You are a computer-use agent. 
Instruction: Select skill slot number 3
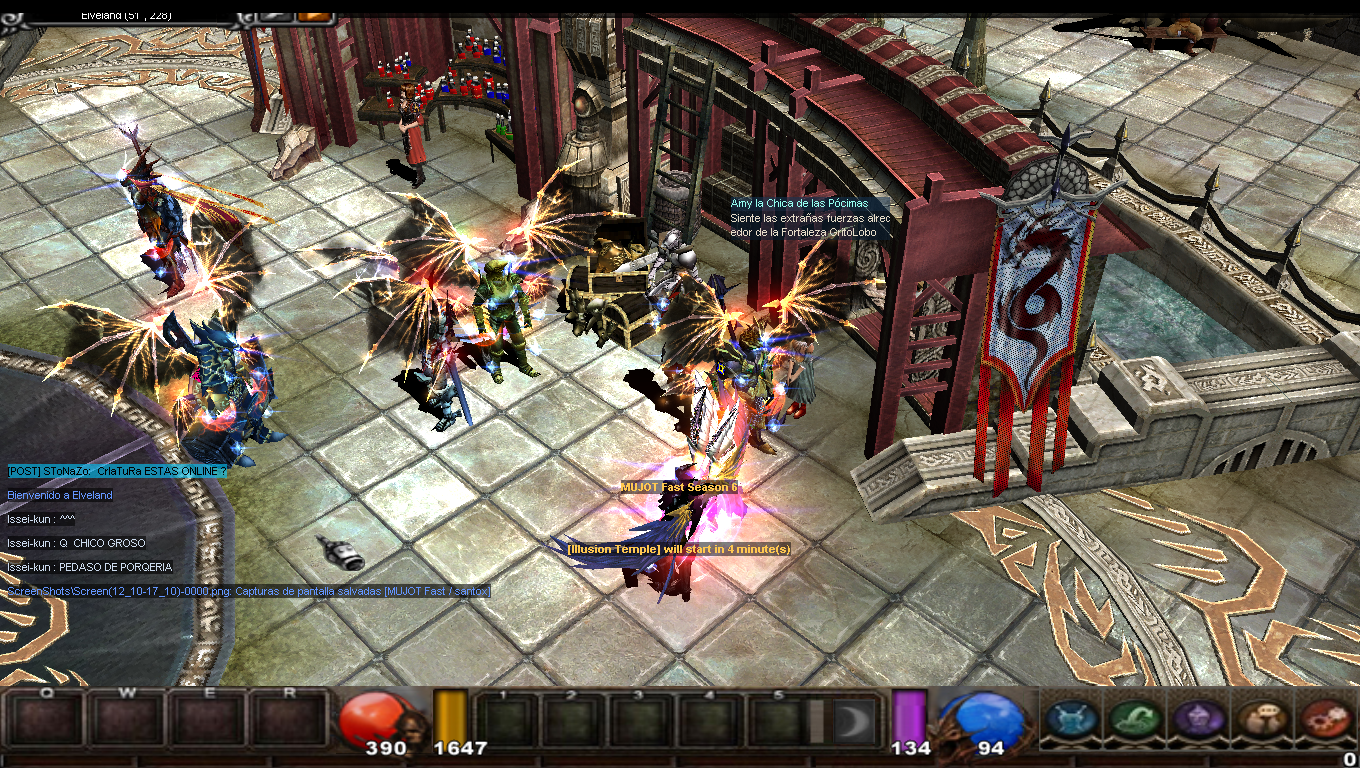tap(641, 722)
